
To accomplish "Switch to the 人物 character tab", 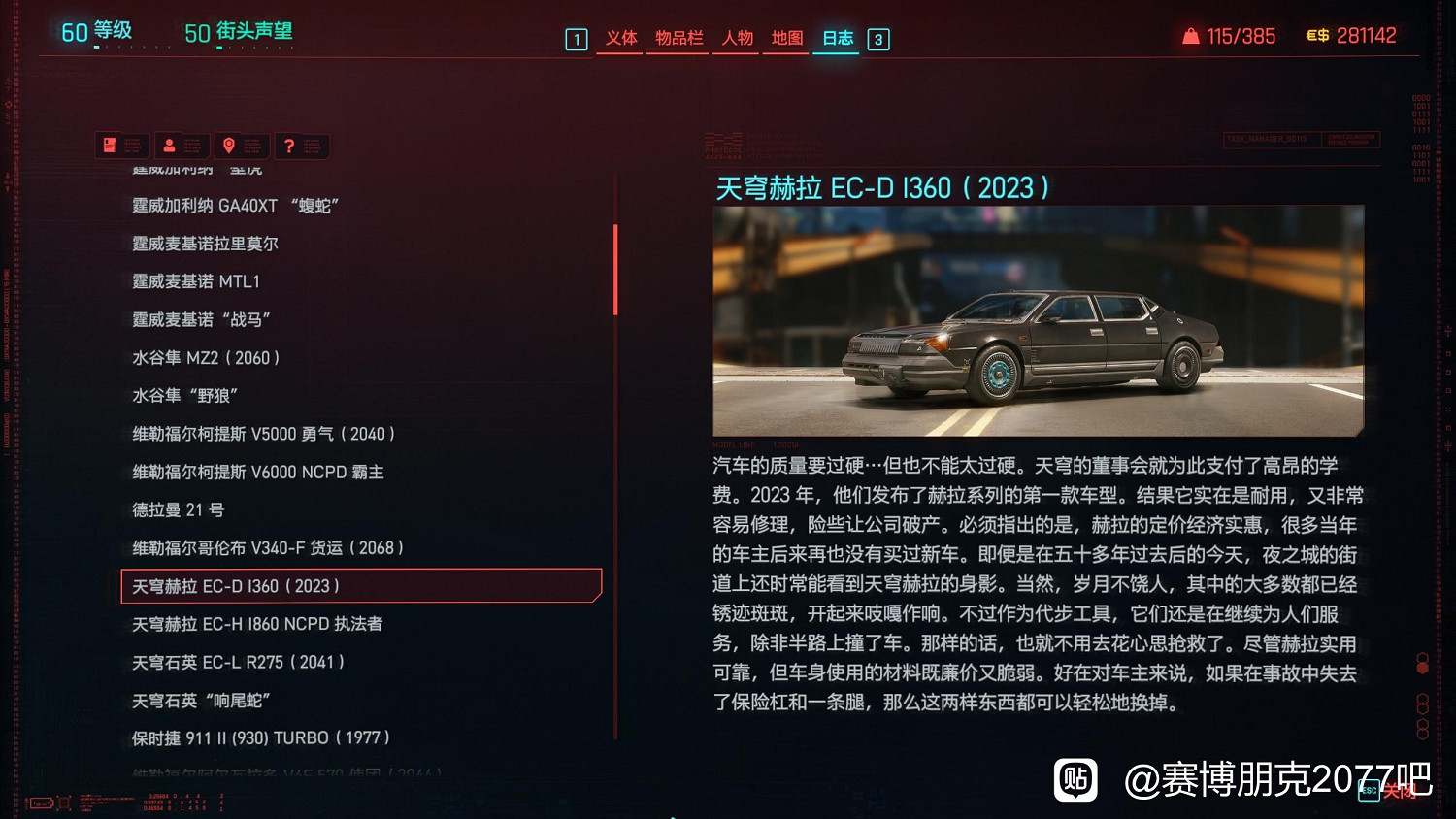I will click(735, 39).
